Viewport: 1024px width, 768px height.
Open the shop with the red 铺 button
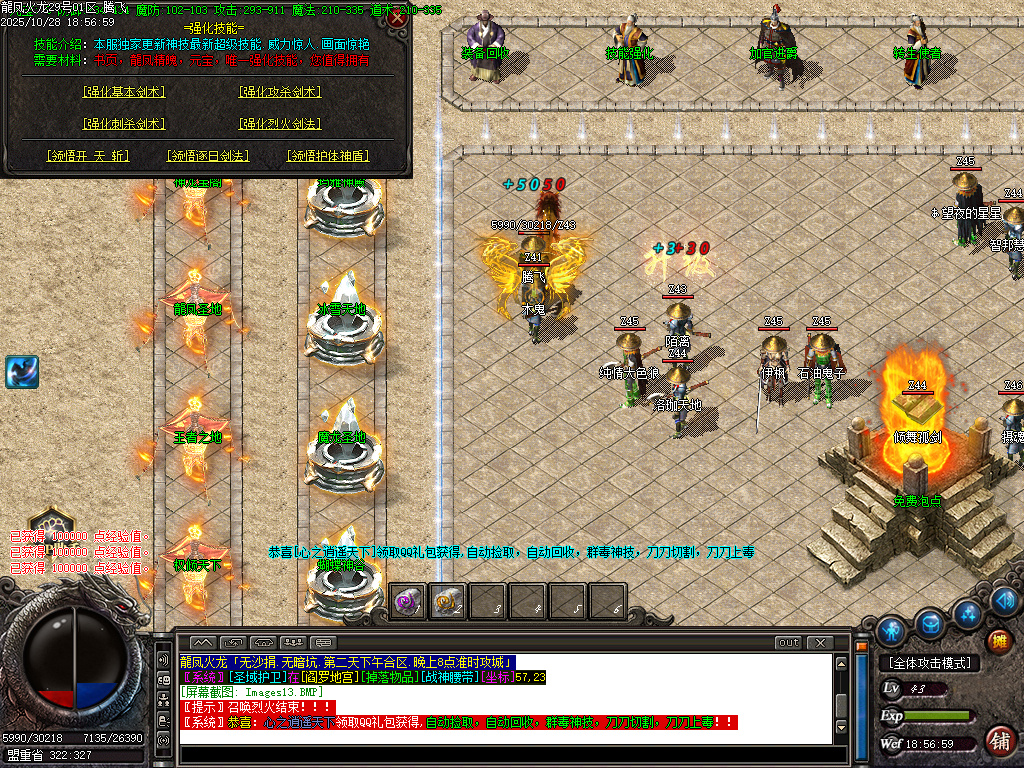(998, 741)
